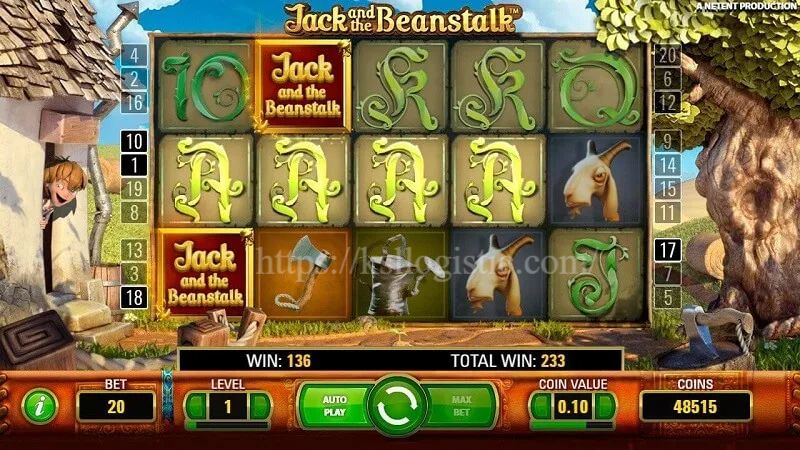Click the payline 17 number marker
Screen dimensions: 800x450
pyautogui.click(x=666, y=251)
